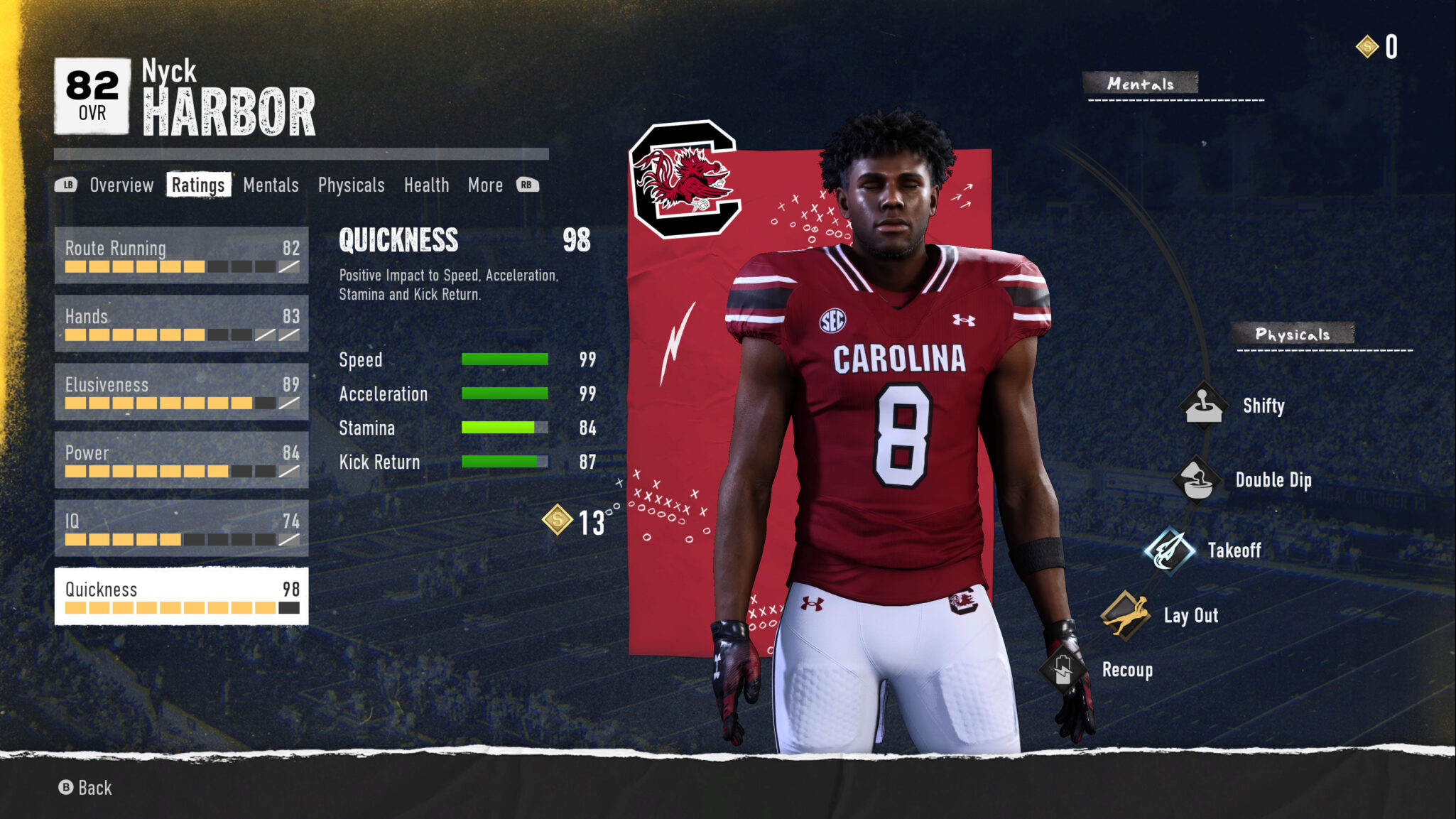Viewport: 1456px width, 819px height.
Task: Switch to the Mentals tab
Action: [271, 185]
